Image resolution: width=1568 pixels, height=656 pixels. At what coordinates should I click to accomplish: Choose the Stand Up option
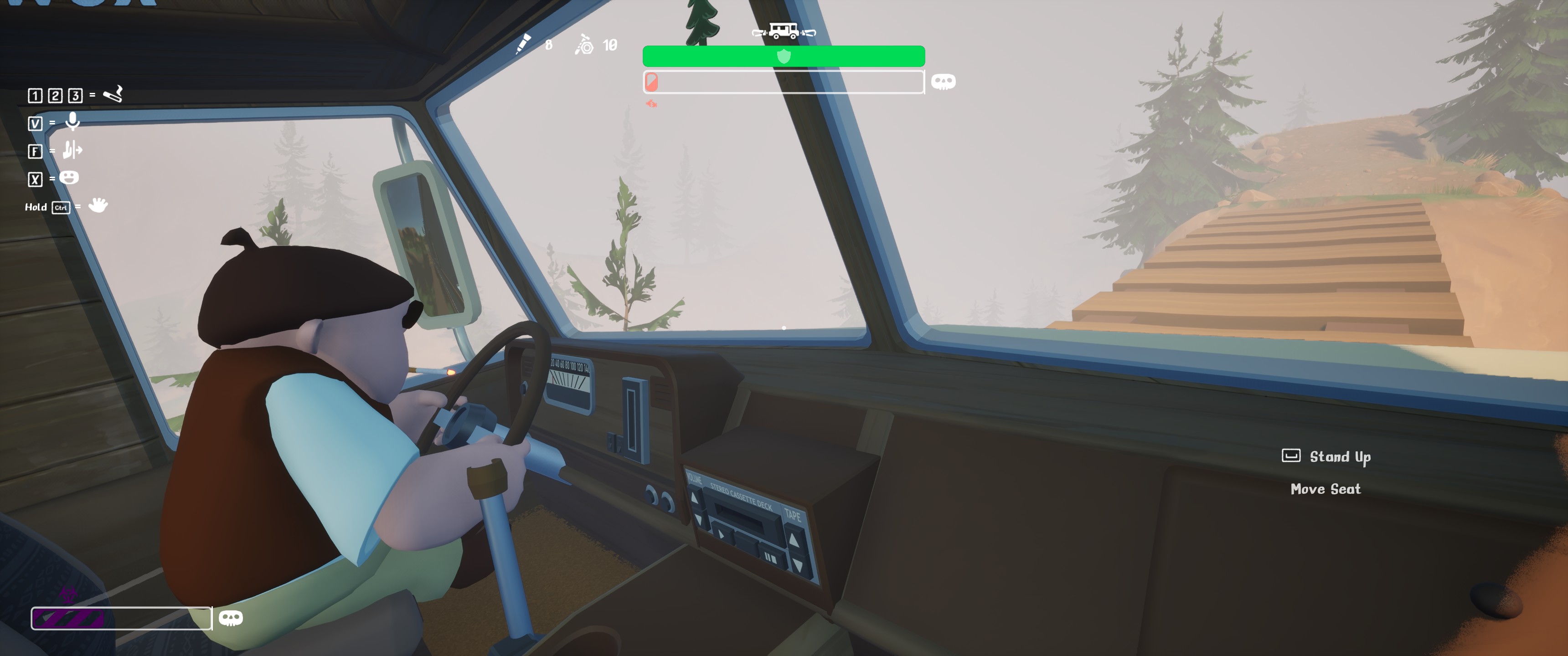click(1339, 457)
